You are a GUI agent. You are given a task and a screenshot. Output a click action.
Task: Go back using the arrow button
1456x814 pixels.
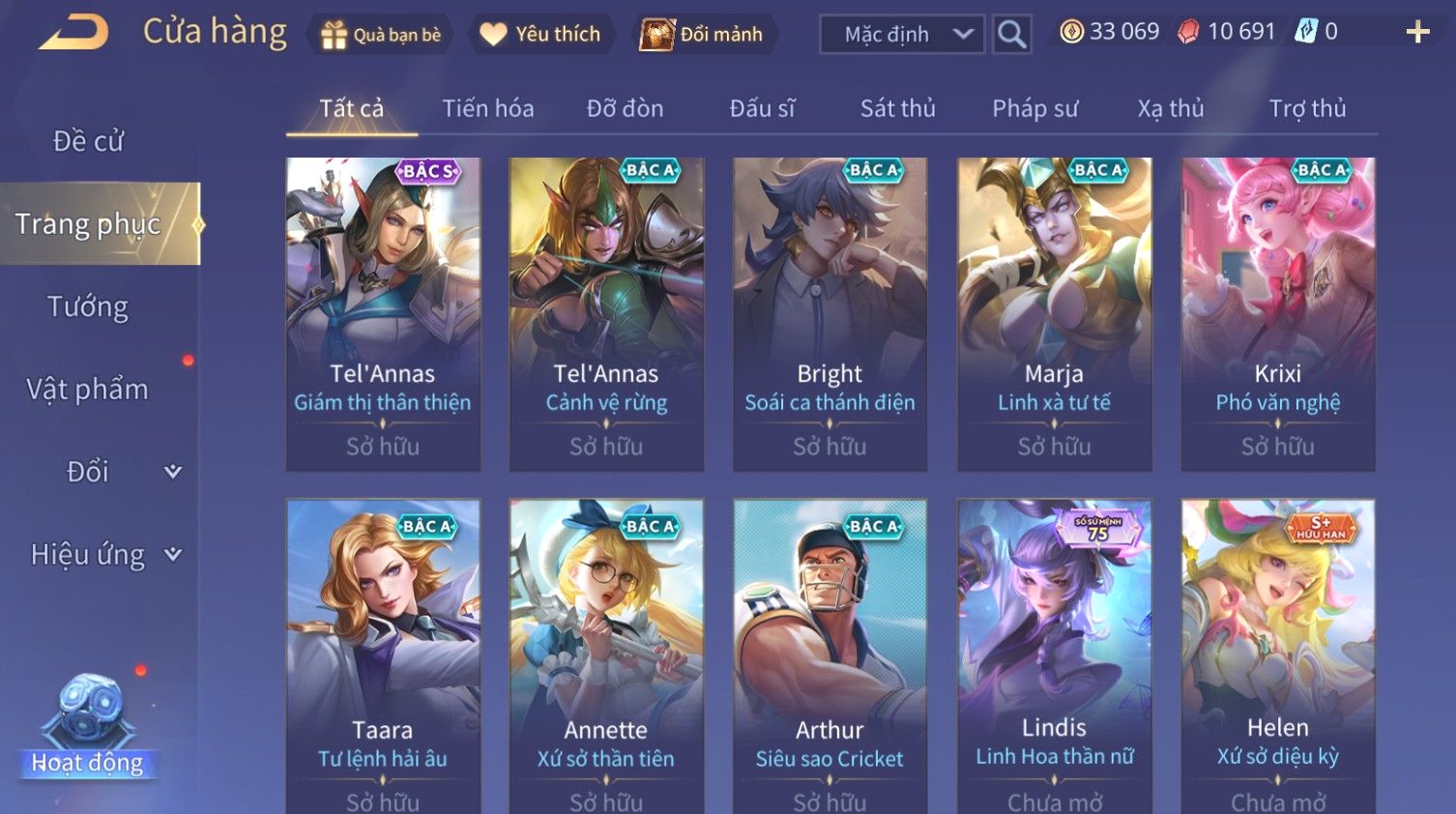pyautogui.click(x=73, y=33)
